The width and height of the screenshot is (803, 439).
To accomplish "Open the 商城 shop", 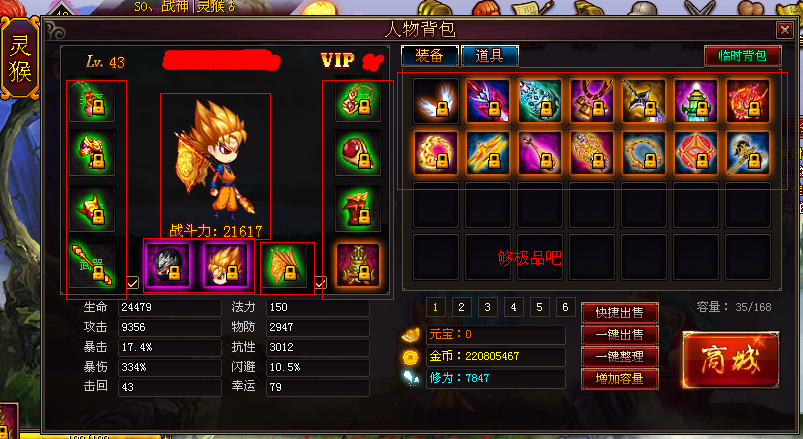I will (730, 357).
